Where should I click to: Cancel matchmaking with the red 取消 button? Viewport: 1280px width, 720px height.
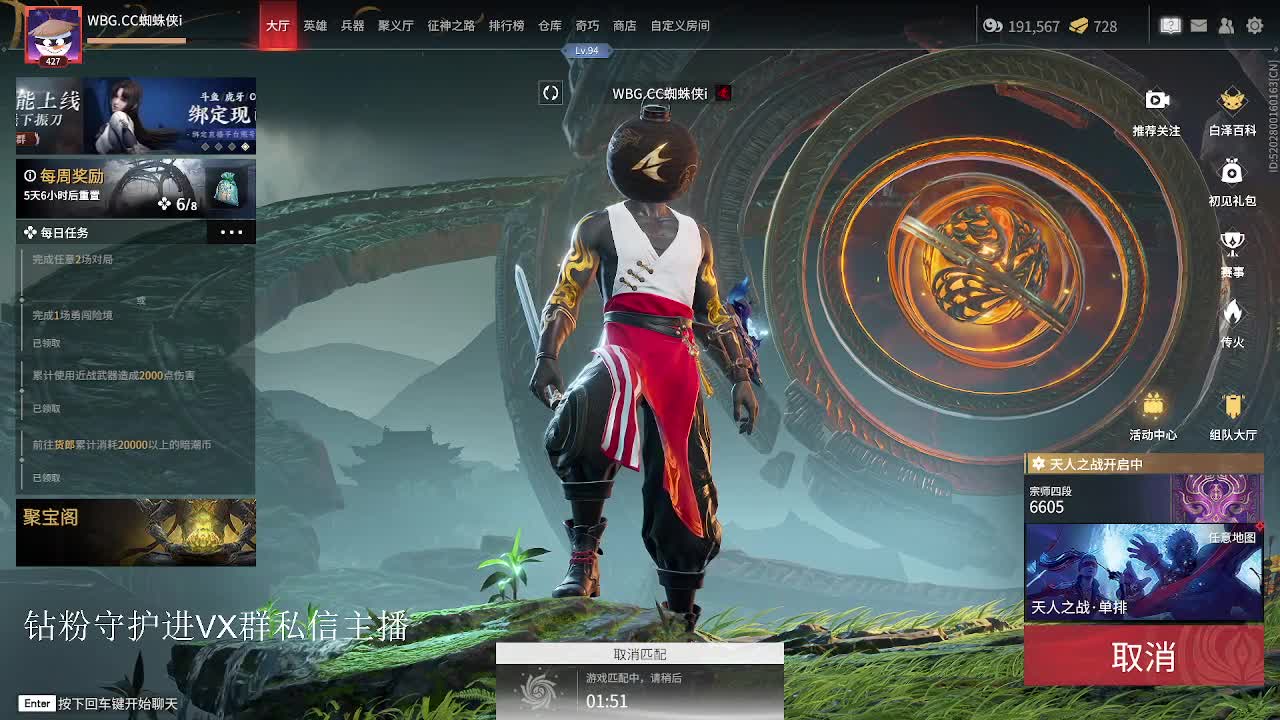pyautogui.click(x=1143, y=657)
